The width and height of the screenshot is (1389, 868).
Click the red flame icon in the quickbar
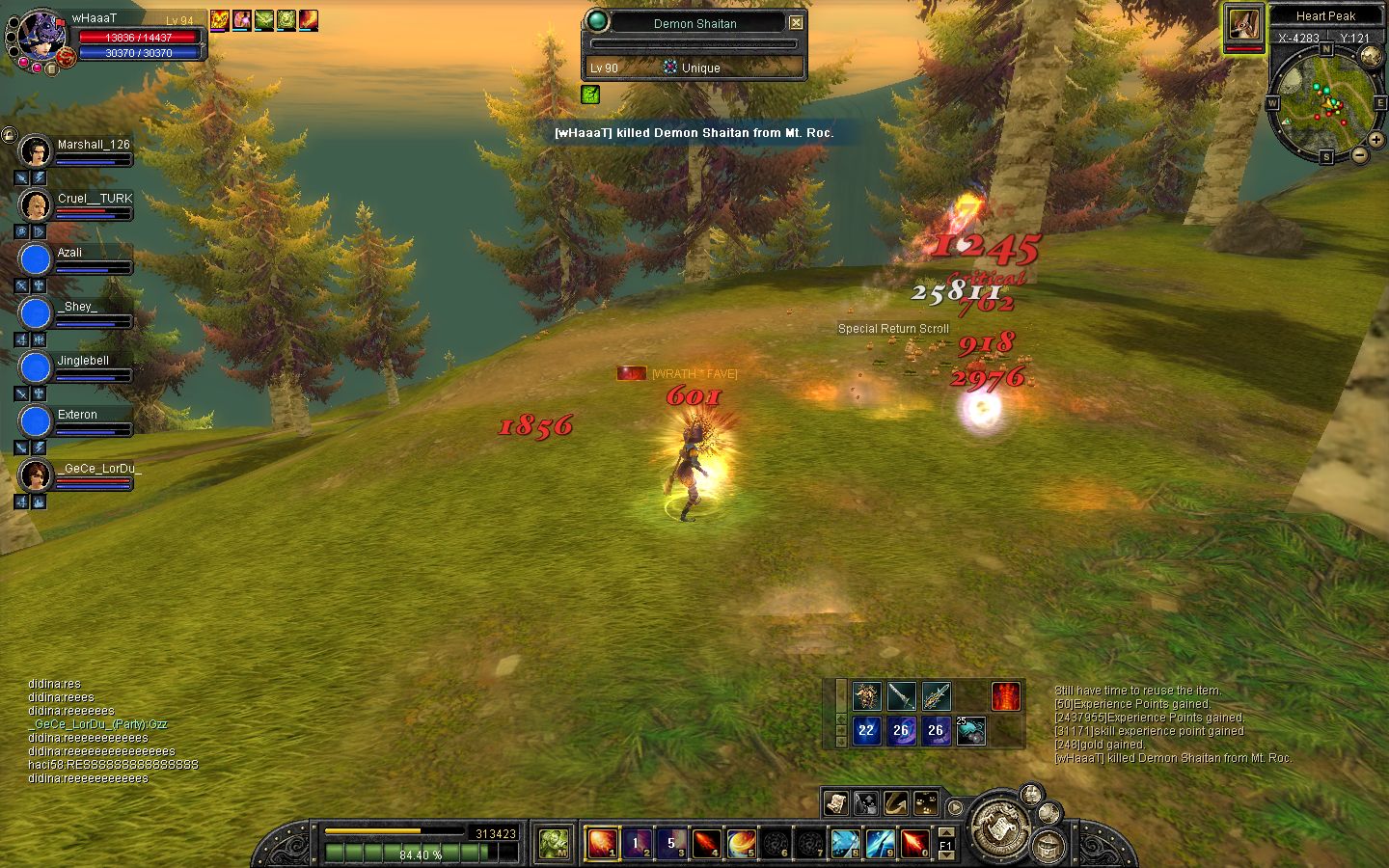1005,695
